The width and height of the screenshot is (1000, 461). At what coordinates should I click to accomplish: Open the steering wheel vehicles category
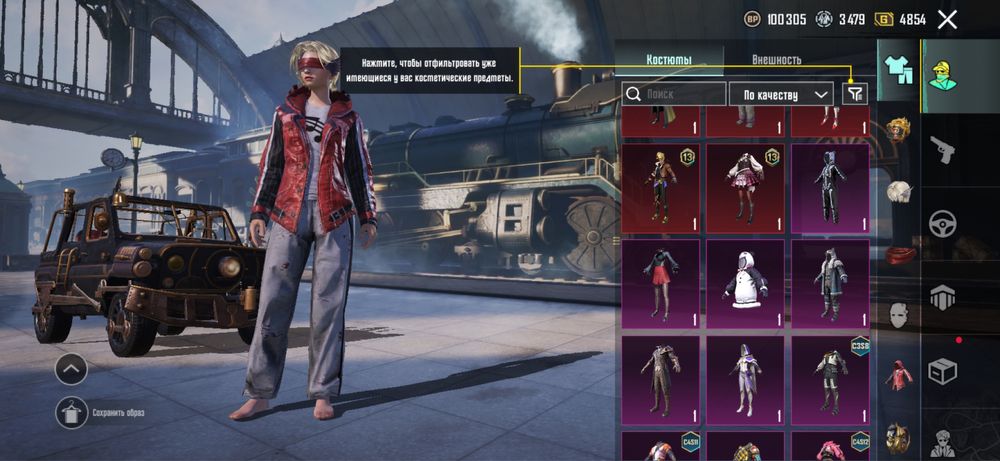tap(942, 222)
